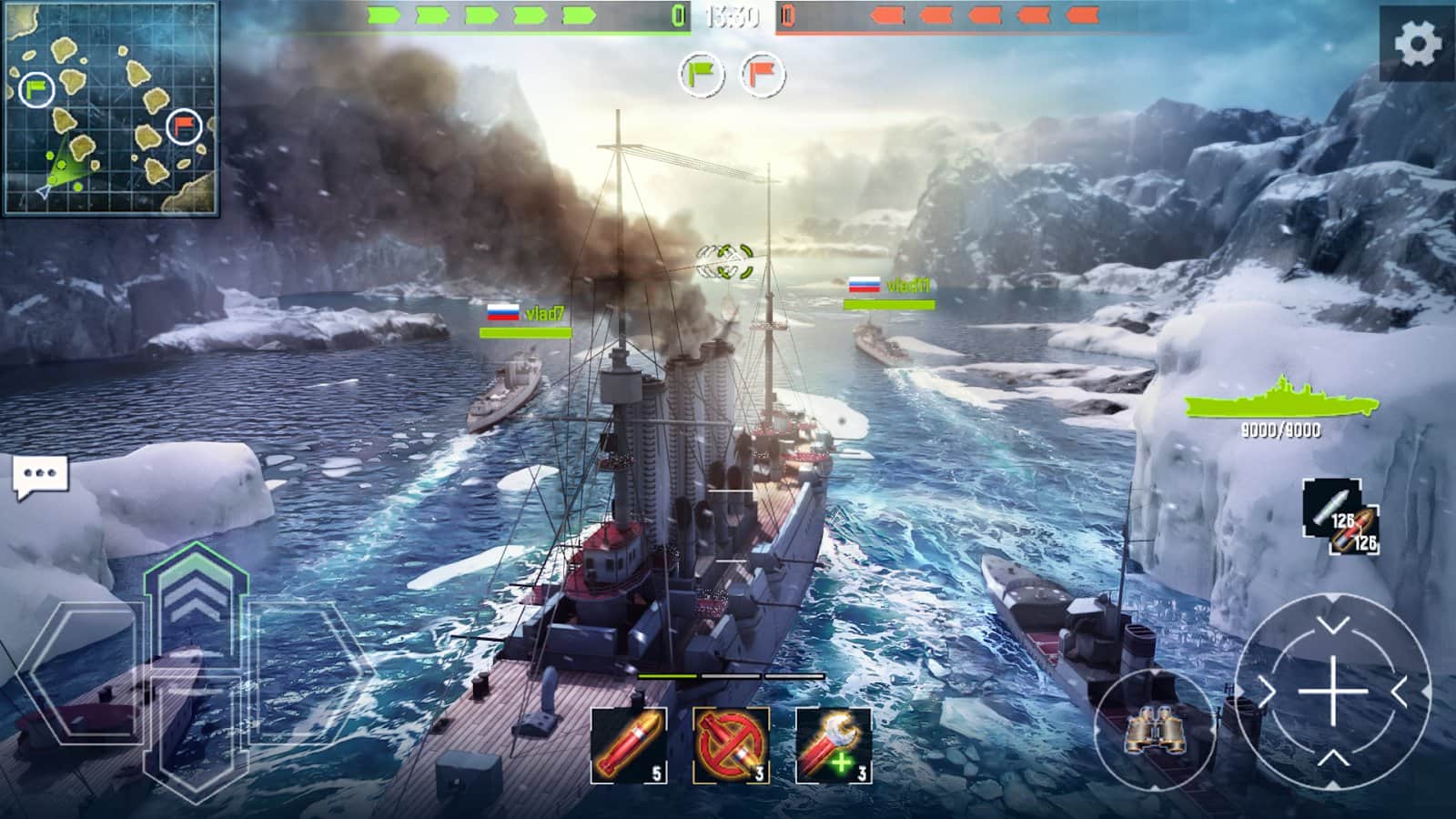Screen dimensions: 1456x819
Task: Select the red flag objective indicator
Action: pos(763,75)
